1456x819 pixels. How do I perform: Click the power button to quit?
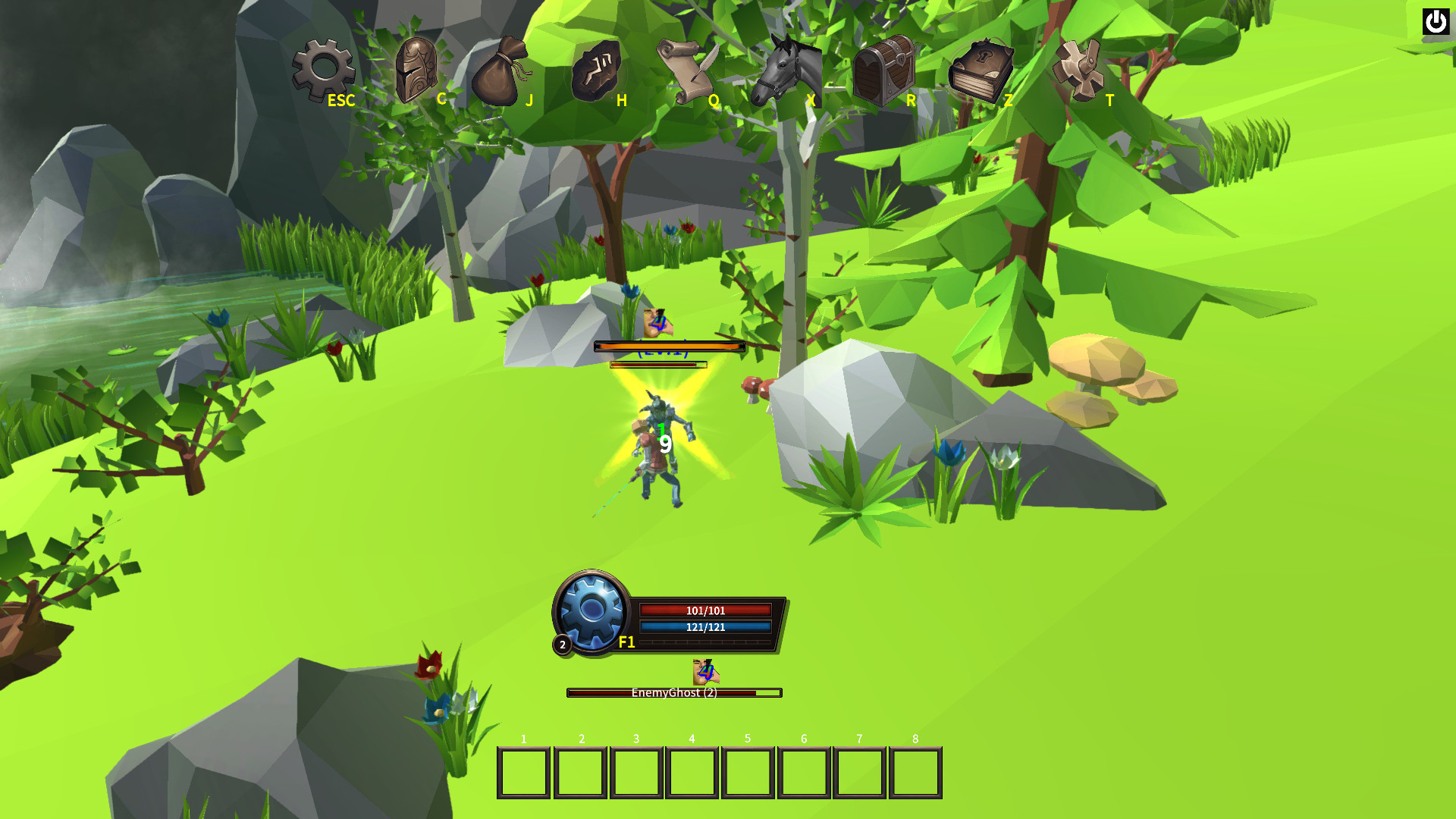tap(1436, 22)
